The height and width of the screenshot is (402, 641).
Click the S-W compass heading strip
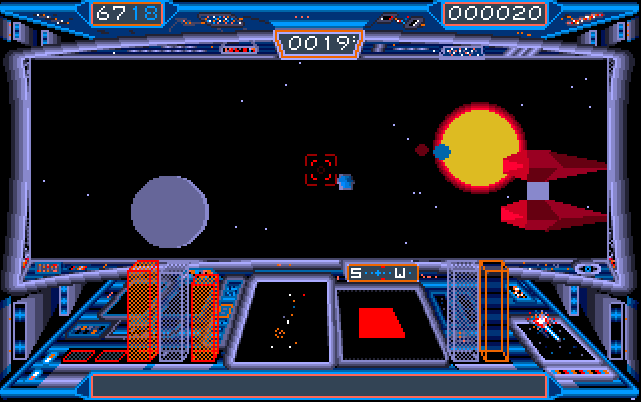click(x=383, y=273)
